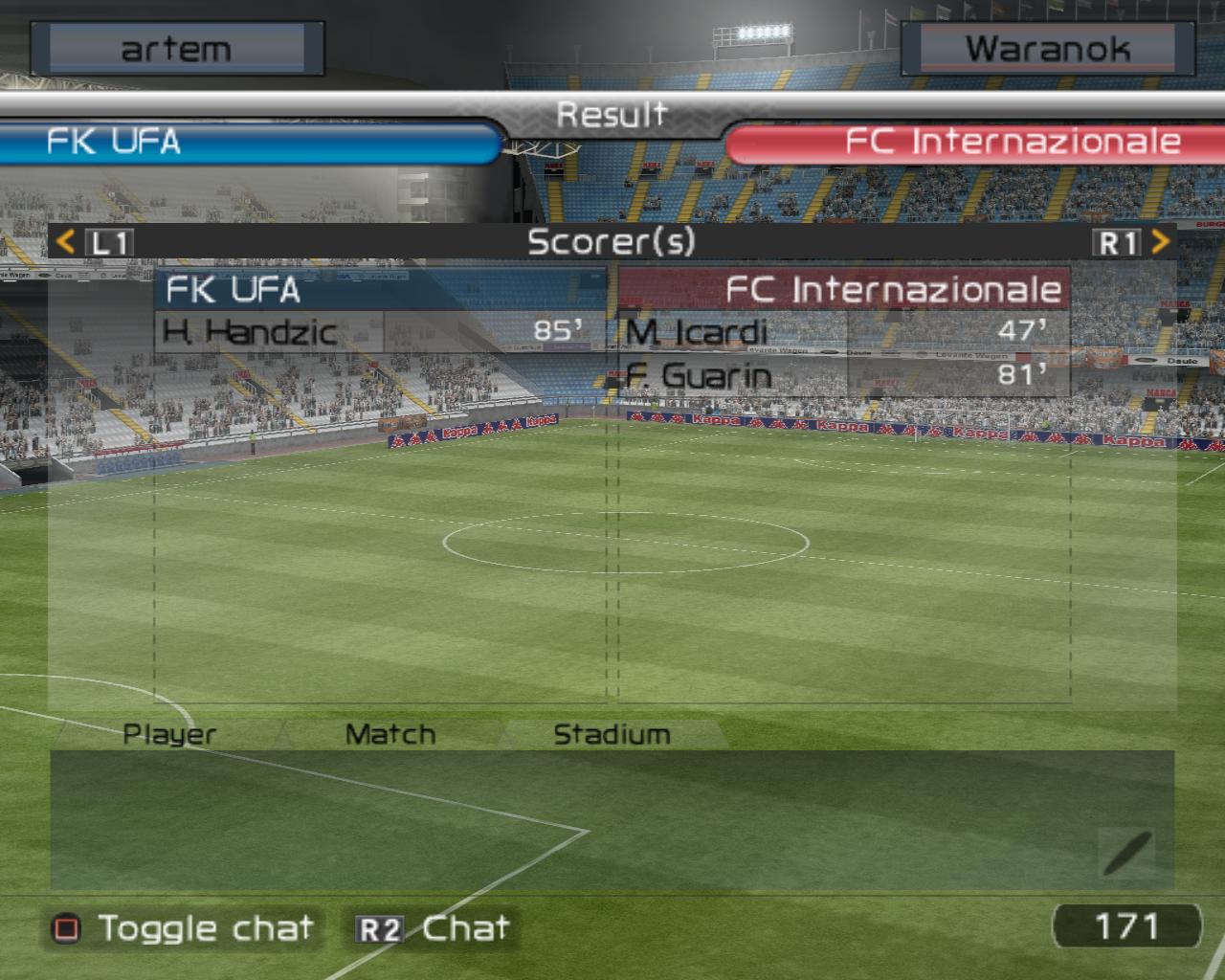The image size is (1225, 980).
Task: Switch to the Player tab
Action: tap(169, 734)
